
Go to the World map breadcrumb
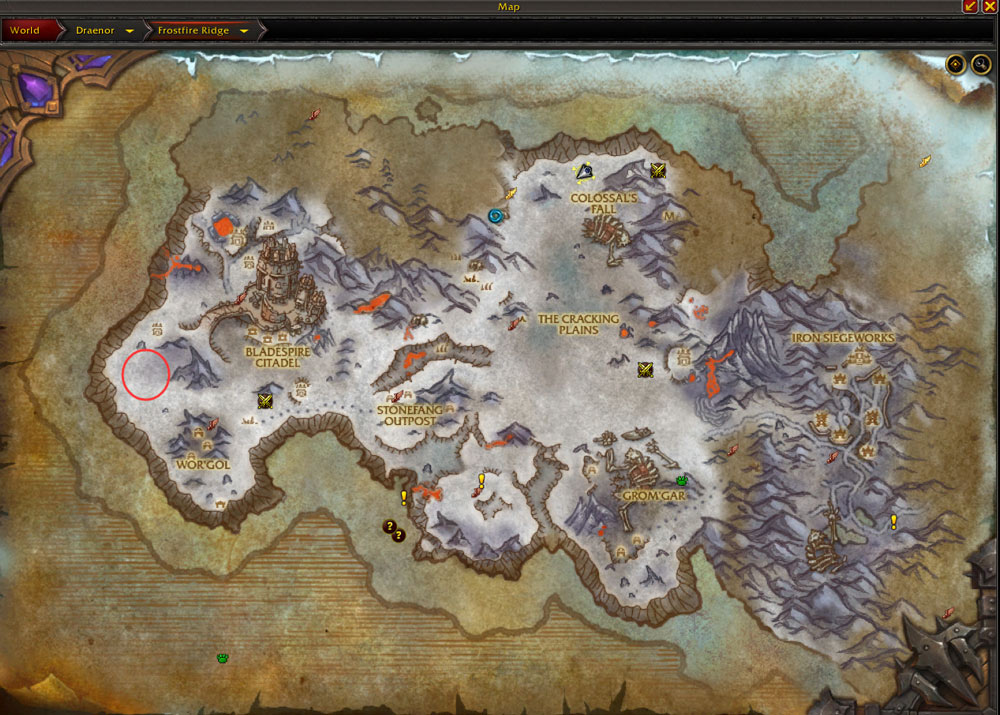(x=25, y=30)
